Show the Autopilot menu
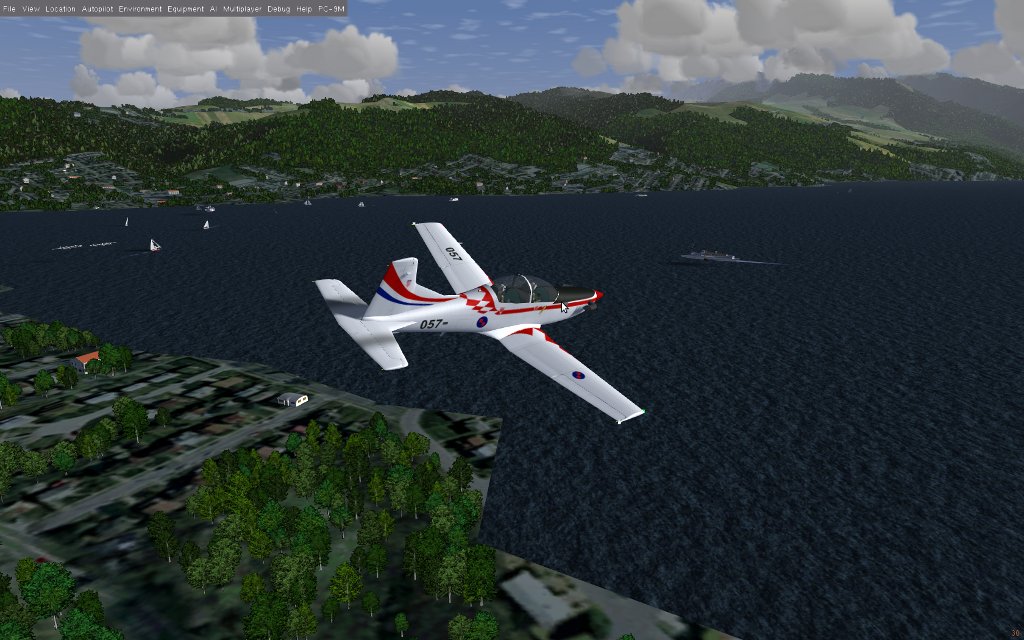This screenshot has width=1024, height=640. [x=97, y=8]
